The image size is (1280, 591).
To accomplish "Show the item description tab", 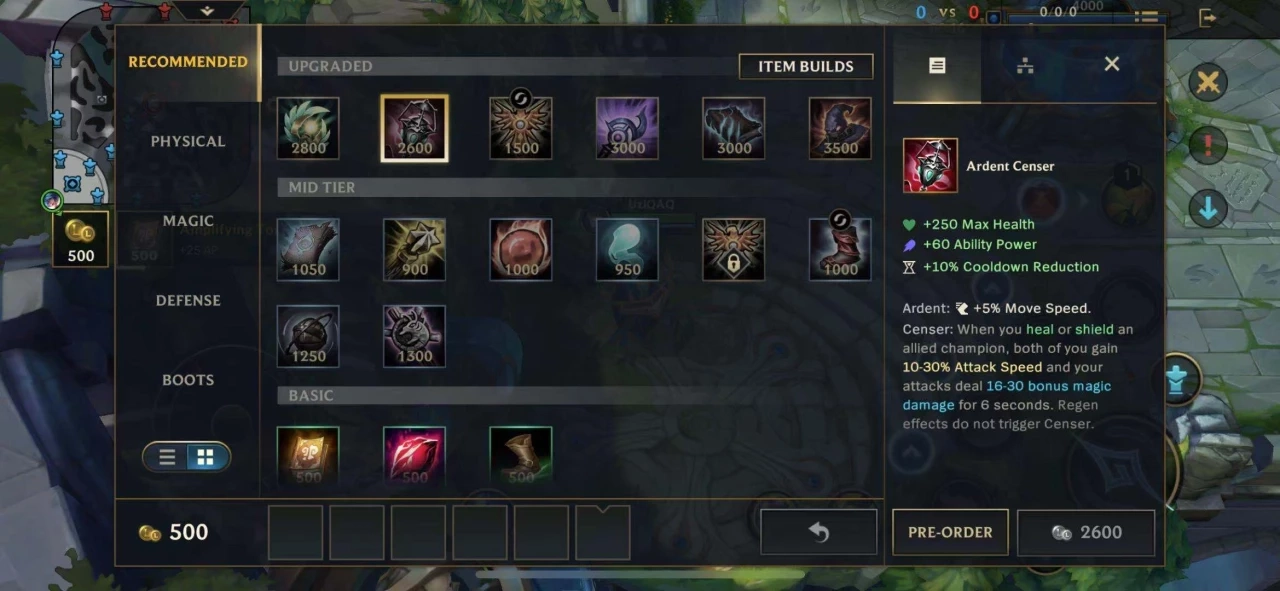I will (936, 65).
